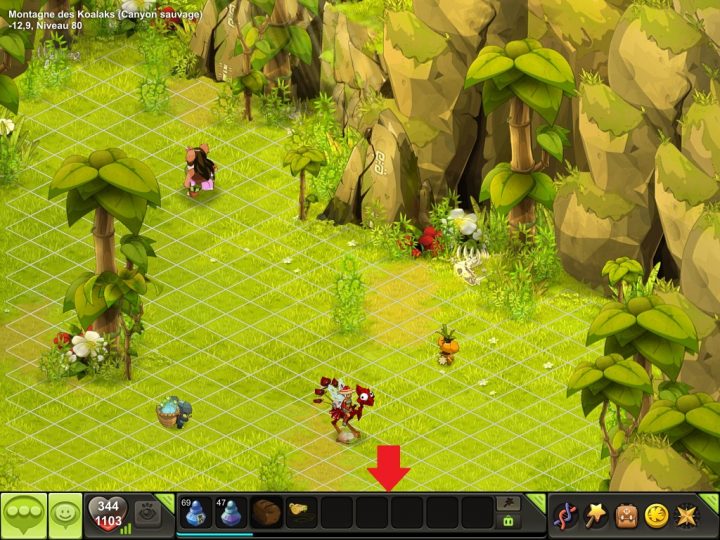
Task: Use the blue potion with 69 charges
Action: (196, 512)
